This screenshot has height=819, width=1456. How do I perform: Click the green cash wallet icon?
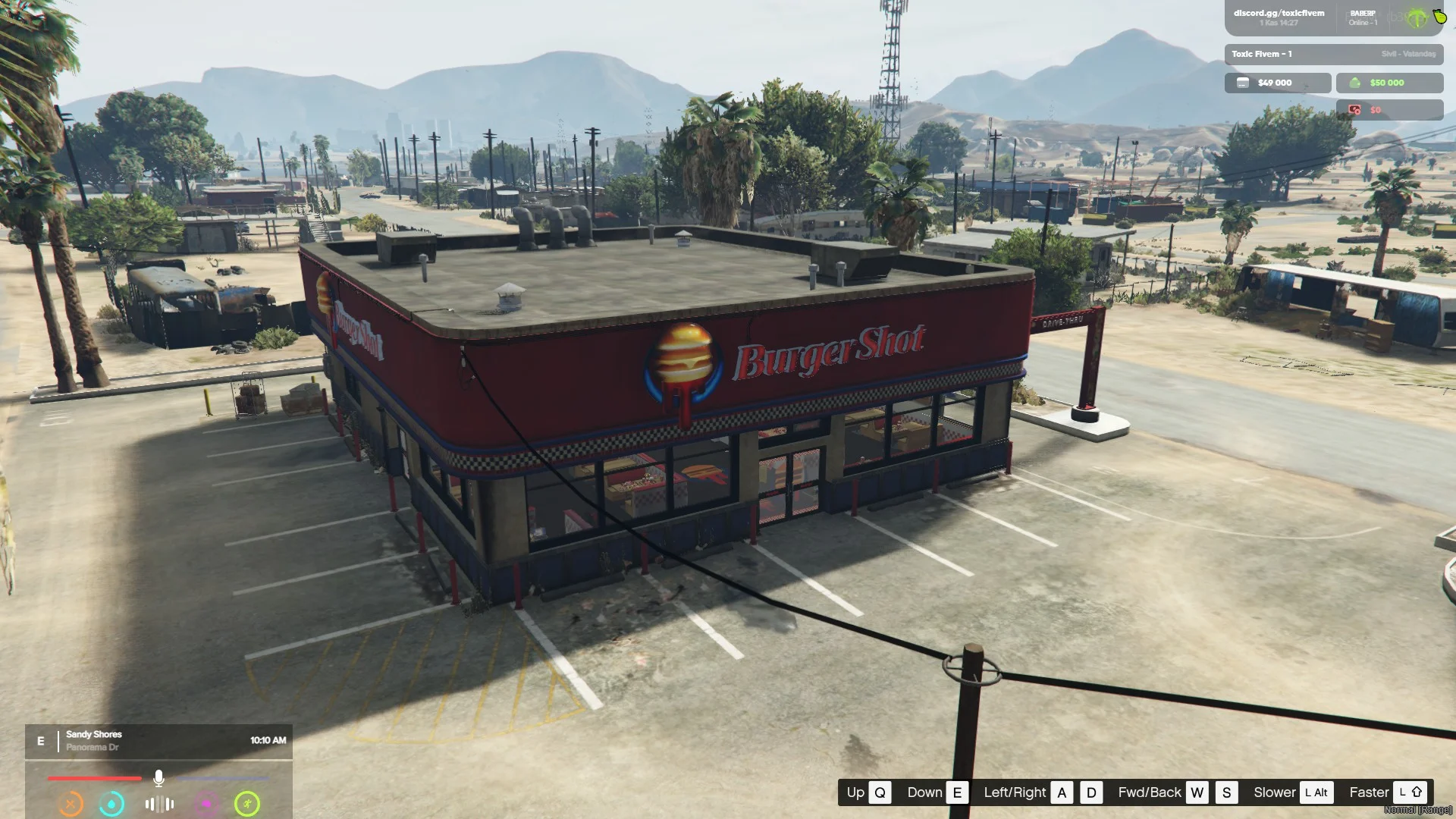tap(1355, 83)
